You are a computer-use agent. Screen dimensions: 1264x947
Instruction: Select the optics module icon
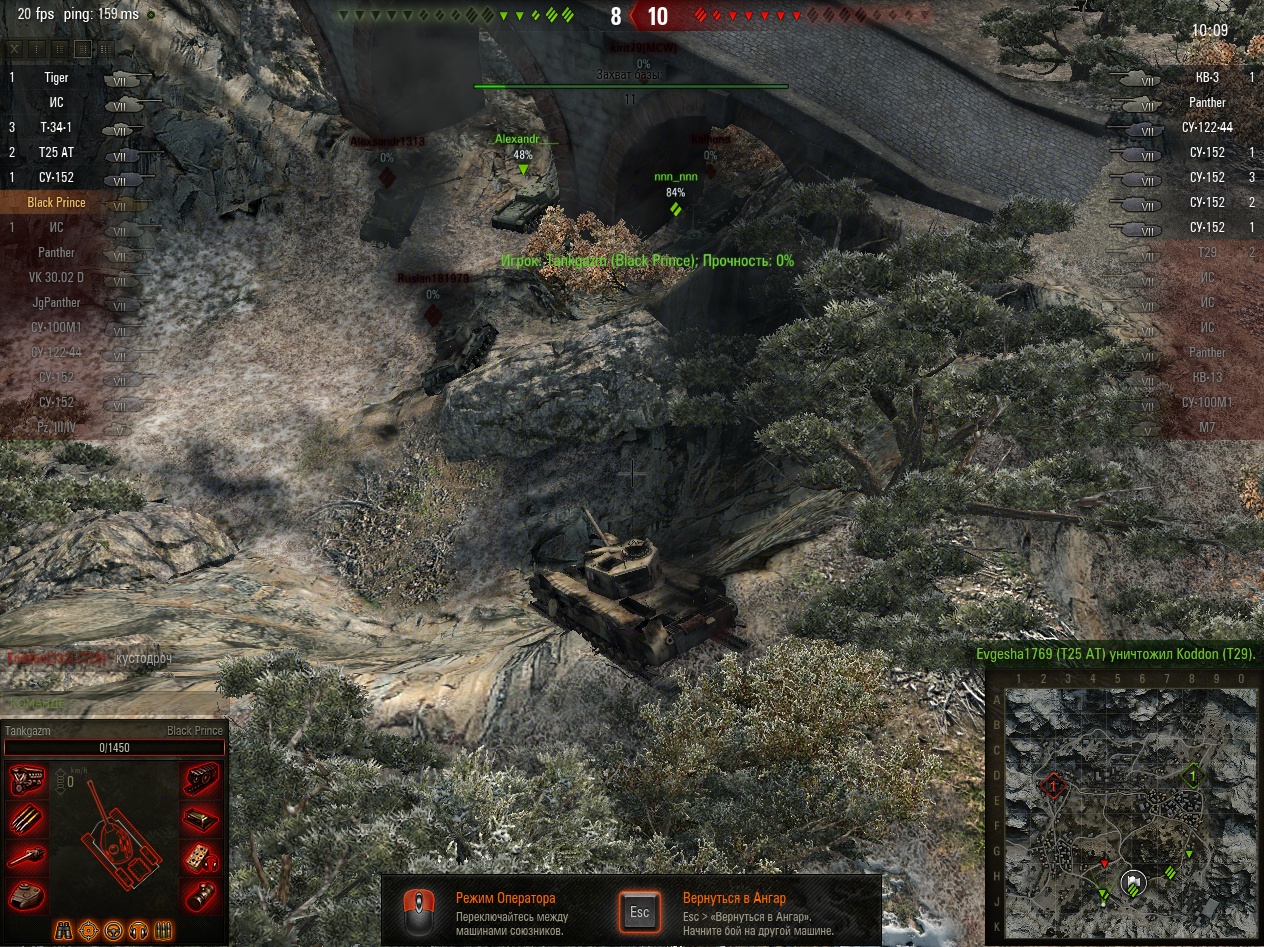pos(201,894)
